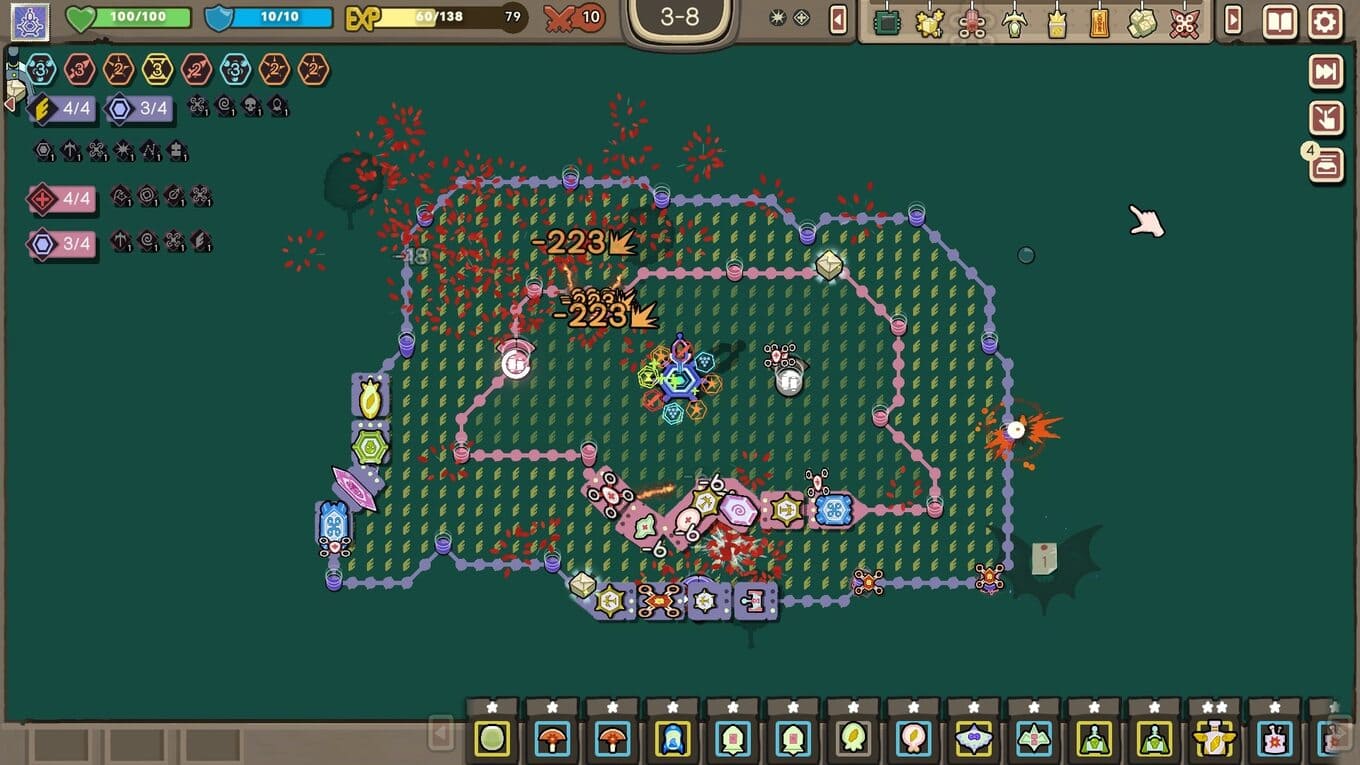Screen dimensions: 1360x765
Task: Select the orange talisman relic icon
Action: click(x=1099, y=22)
